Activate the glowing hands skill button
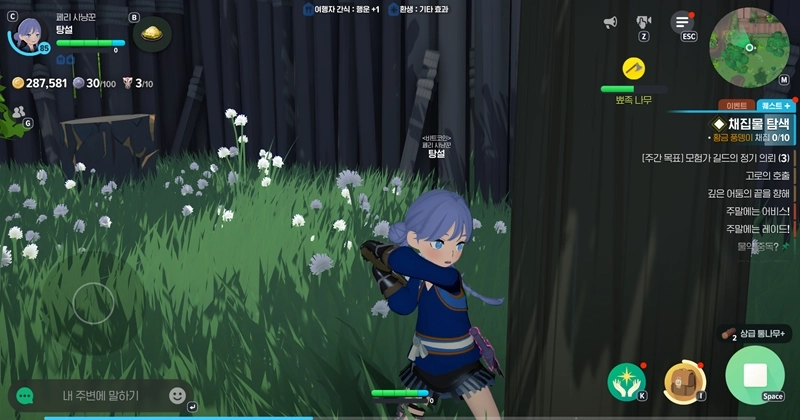 click(x=626, y=380)
